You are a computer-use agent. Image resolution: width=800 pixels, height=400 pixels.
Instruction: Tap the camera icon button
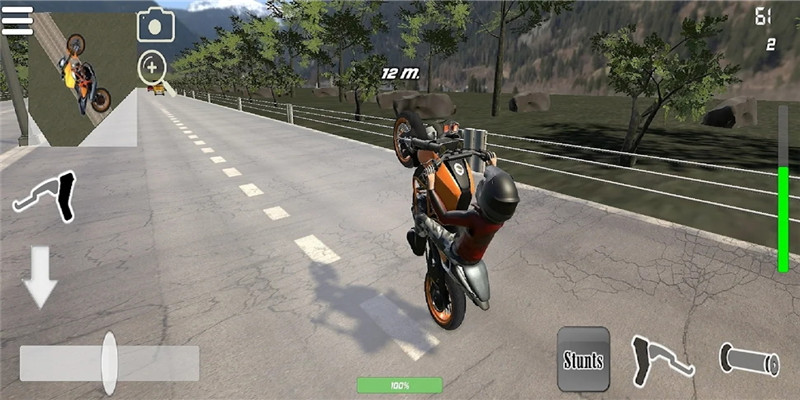point(155,26)
